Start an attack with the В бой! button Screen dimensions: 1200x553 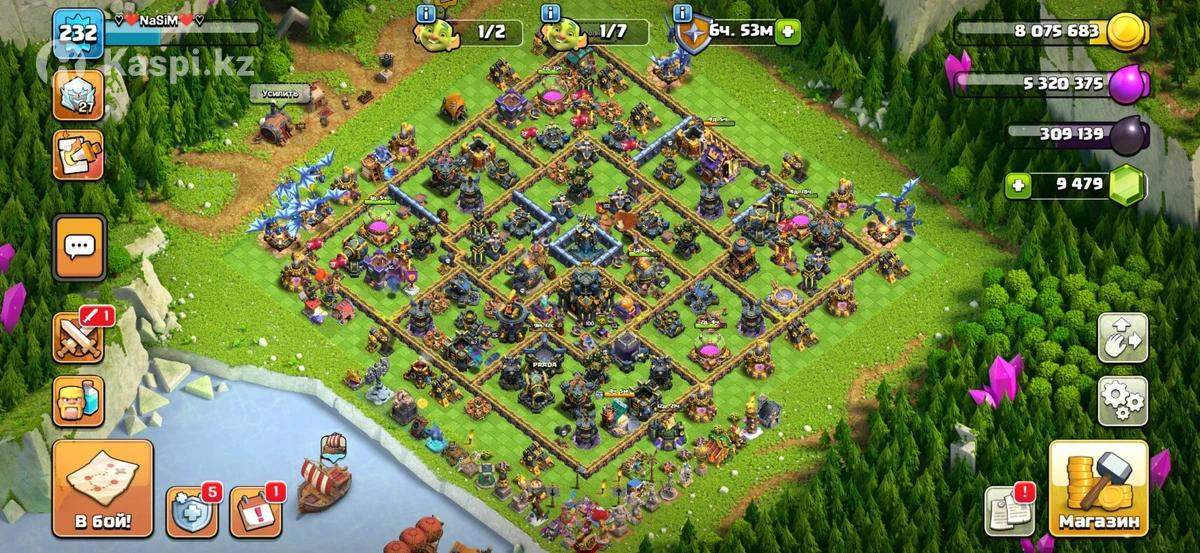[102, 490]
